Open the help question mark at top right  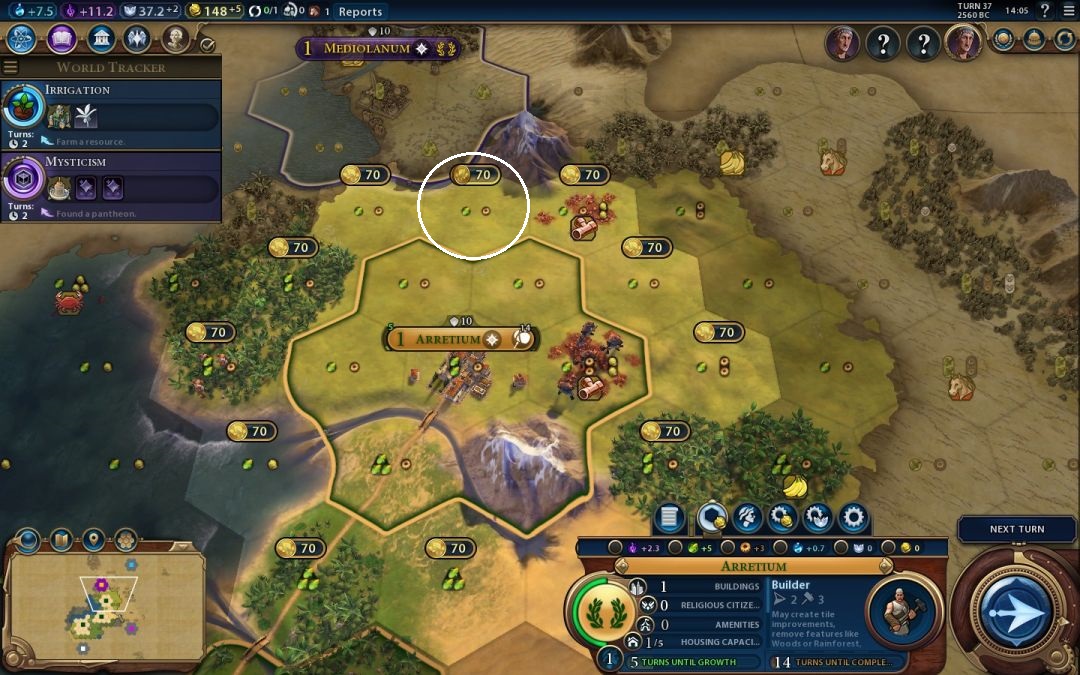click(1045, 11)
